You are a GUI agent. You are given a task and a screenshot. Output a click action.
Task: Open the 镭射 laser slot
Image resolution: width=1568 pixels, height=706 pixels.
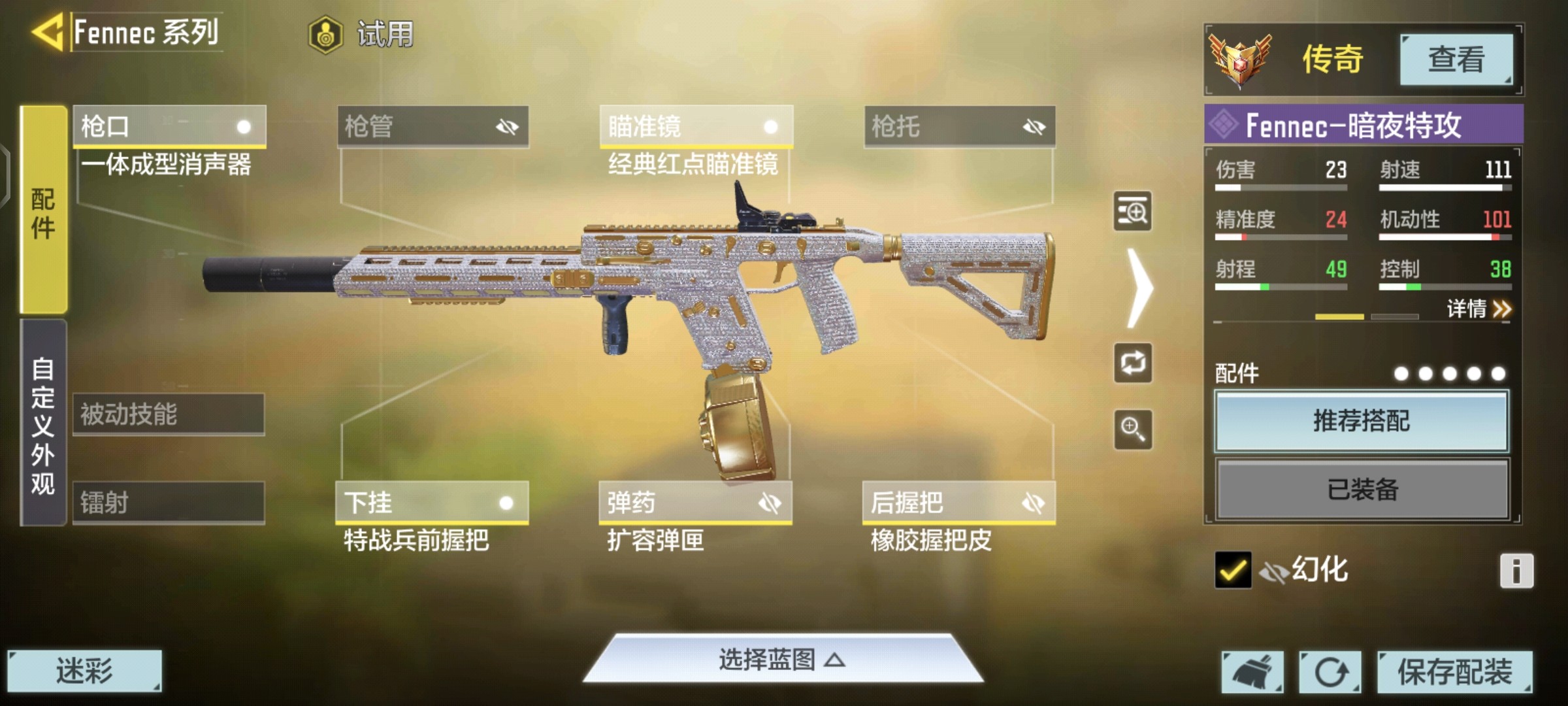(169, 503)
